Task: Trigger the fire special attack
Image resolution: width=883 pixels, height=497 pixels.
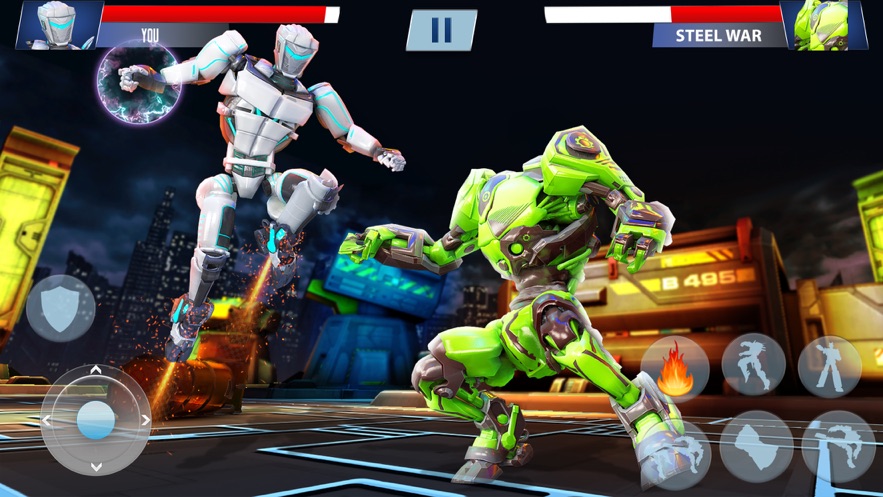Action: [675, 367]
